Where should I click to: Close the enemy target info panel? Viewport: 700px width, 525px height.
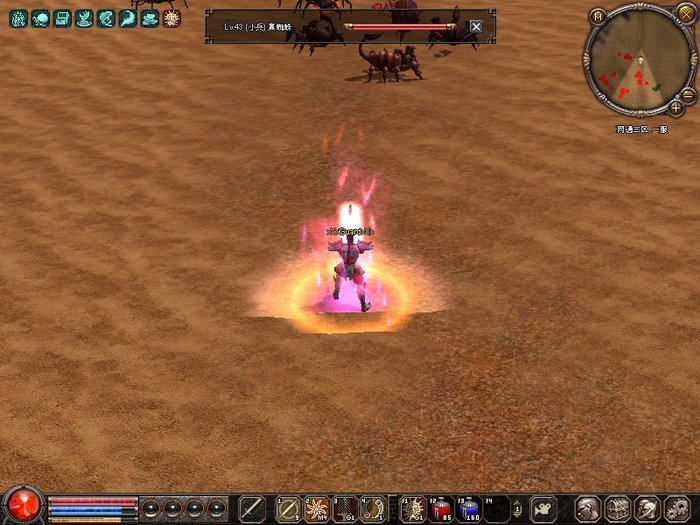point(476,27)
